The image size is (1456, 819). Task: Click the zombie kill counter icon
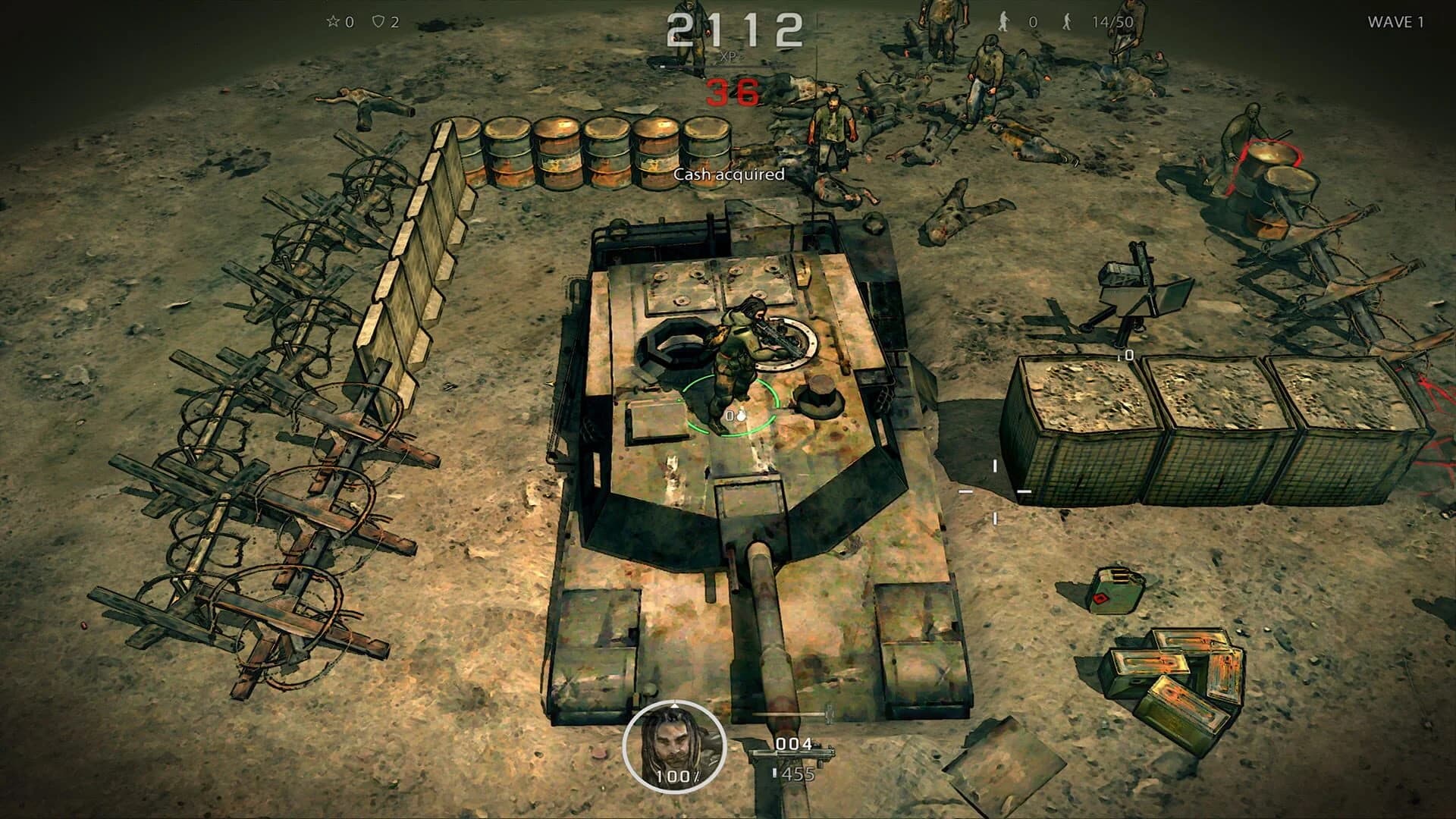pos(1003,22)
